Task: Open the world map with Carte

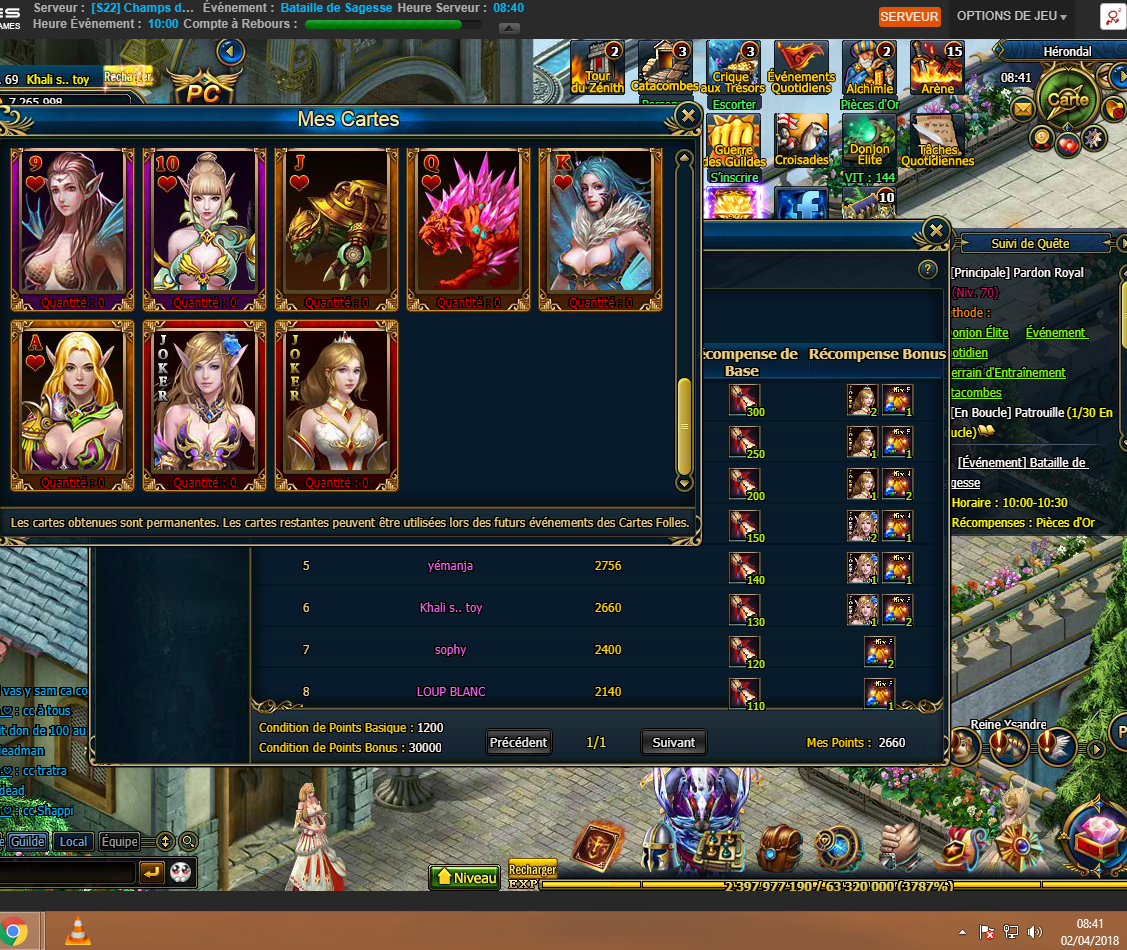Action: click(x=1067, y=99)
